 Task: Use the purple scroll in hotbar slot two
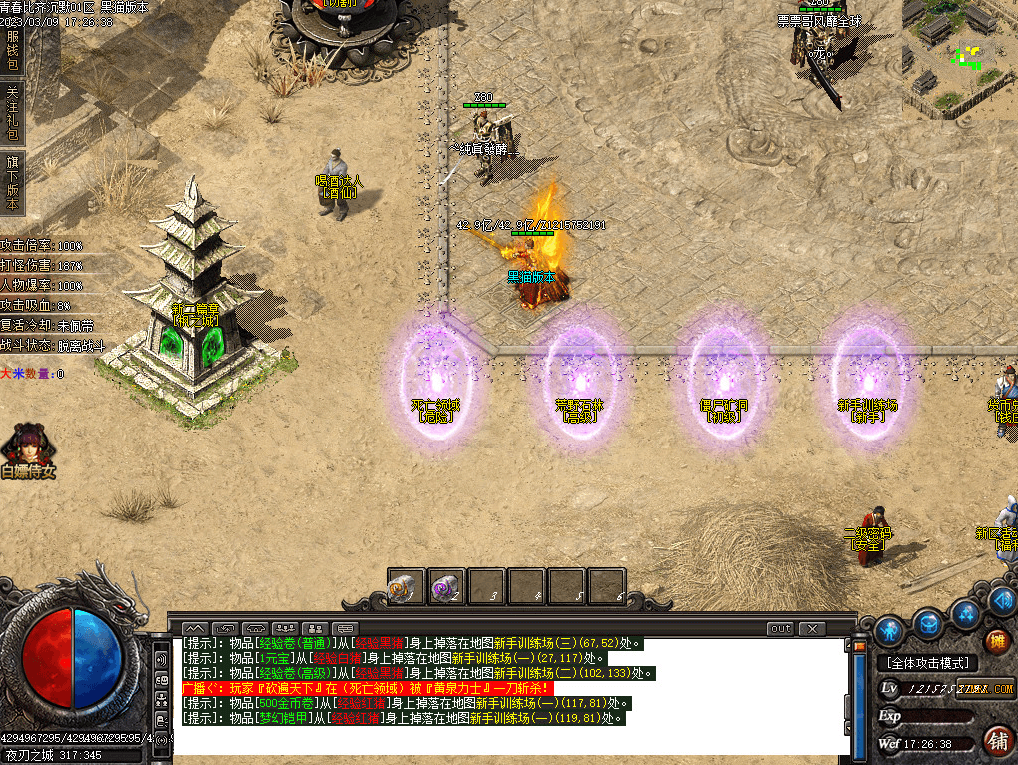coord(447,587)
